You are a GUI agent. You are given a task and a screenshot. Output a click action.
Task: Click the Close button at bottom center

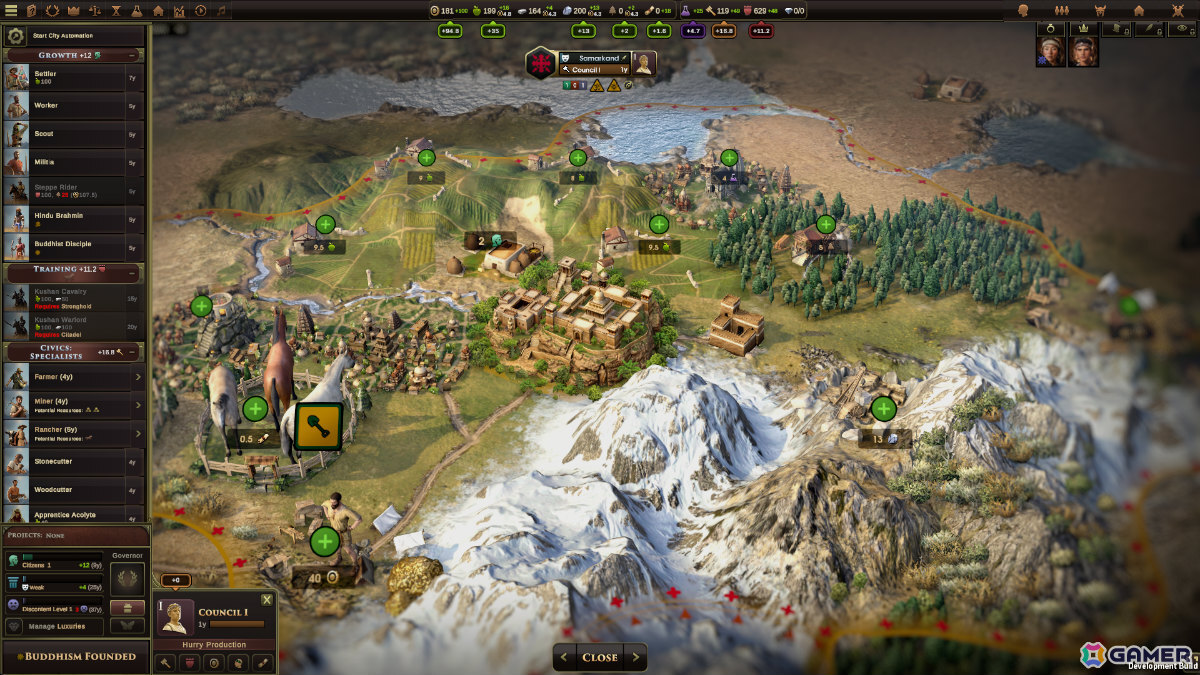600,657
